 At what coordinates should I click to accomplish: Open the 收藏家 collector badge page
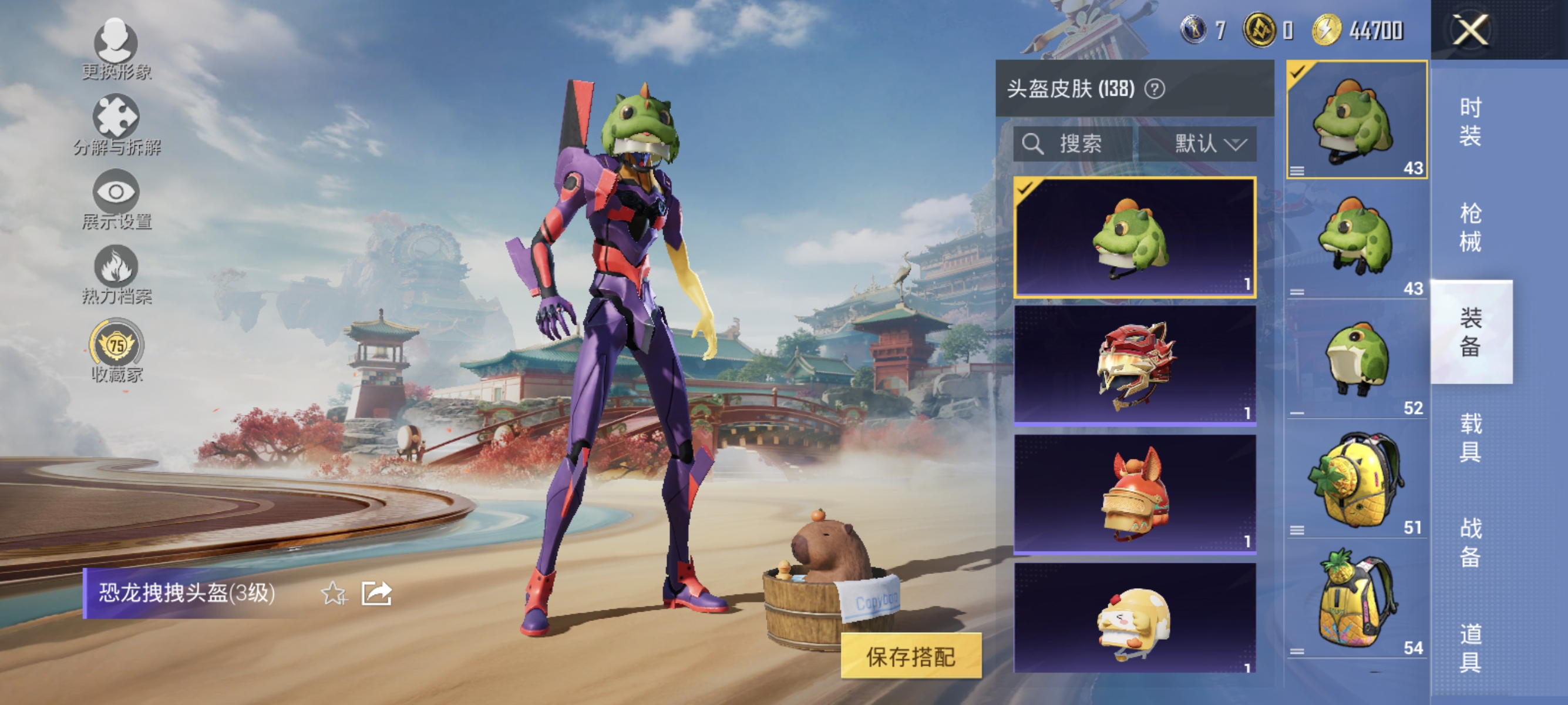[x=117, y=346]
